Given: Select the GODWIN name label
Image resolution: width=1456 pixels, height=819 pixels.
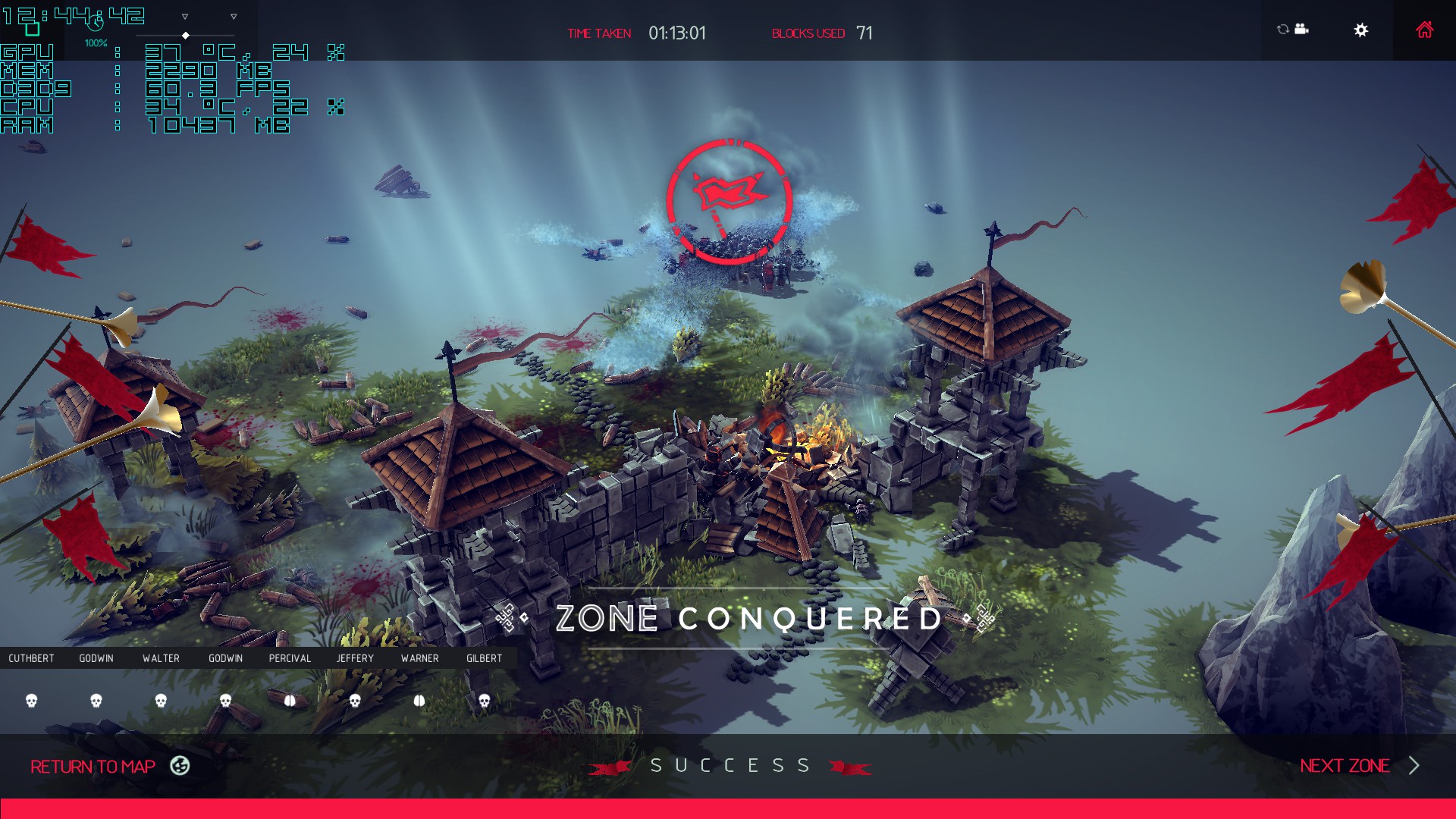Looking at the screenshot, I should click(x=96, y=658).
